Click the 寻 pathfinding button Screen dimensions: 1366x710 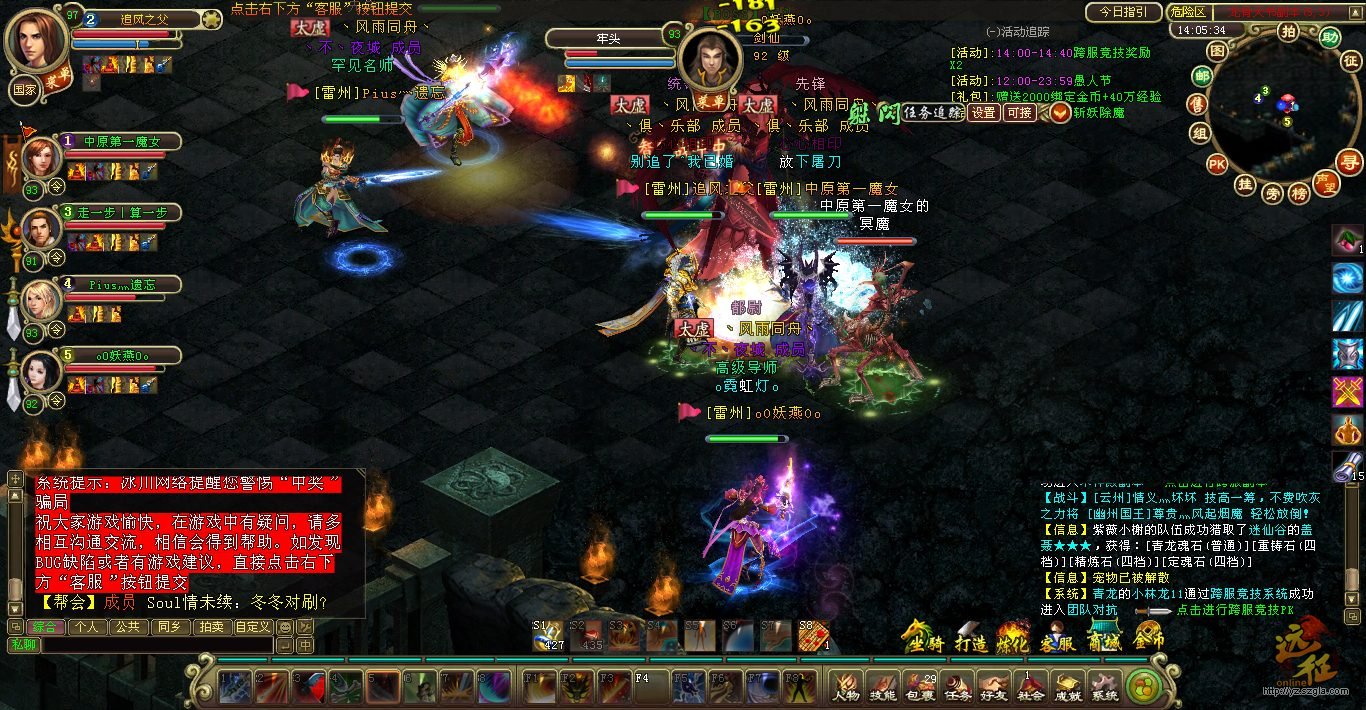(1351, 162)
